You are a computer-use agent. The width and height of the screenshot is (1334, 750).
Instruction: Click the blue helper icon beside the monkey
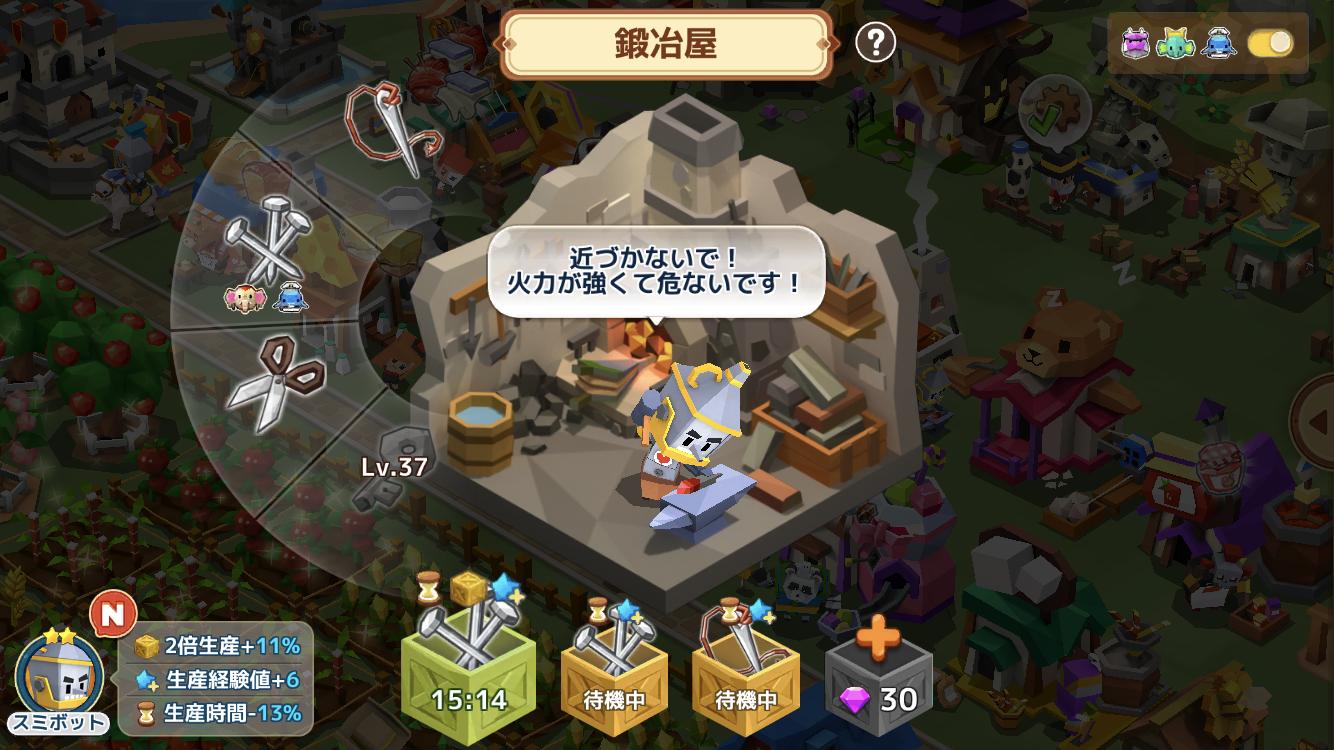289,296
